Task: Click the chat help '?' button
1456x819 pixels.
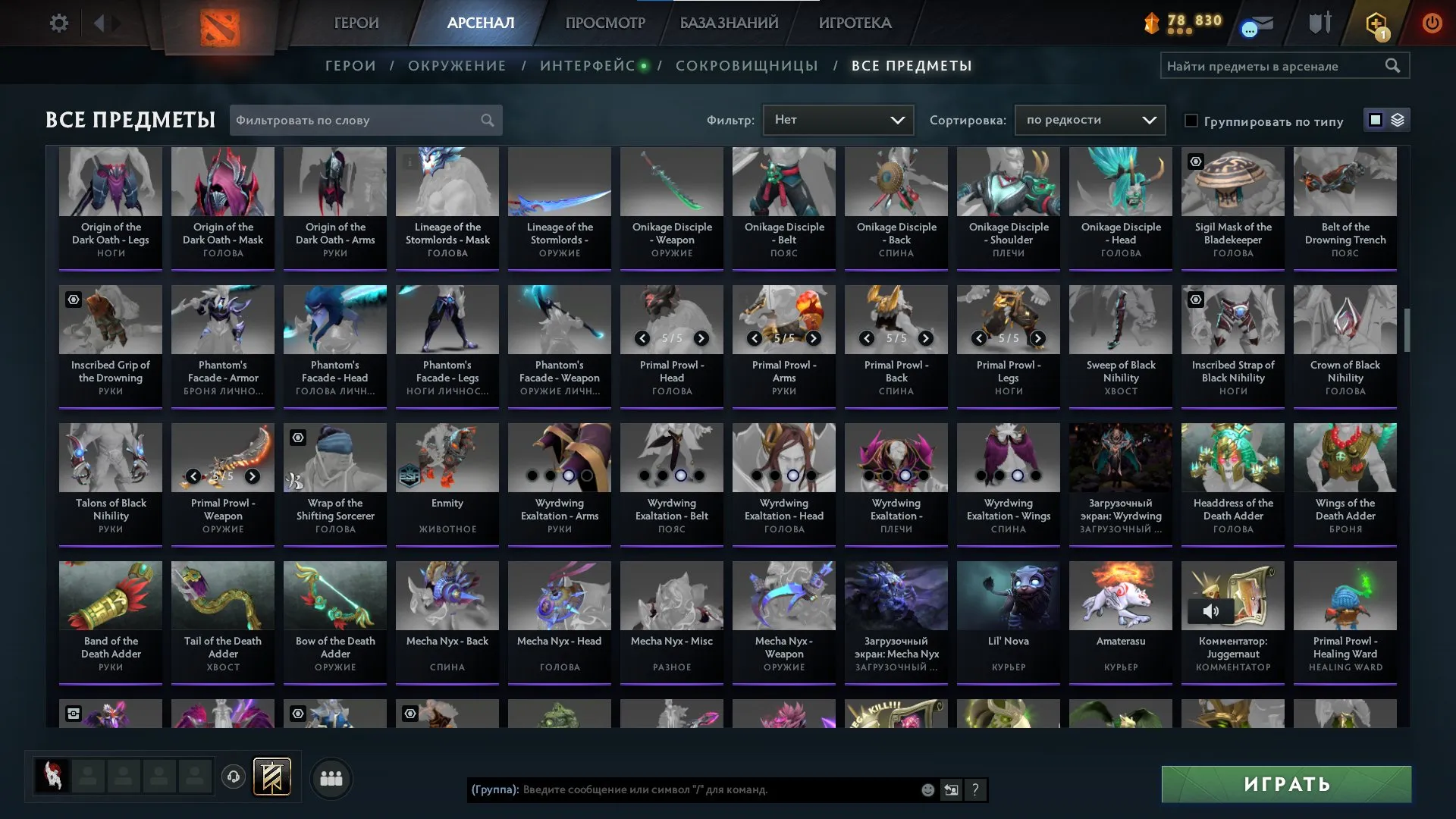Action: point(975,790)
